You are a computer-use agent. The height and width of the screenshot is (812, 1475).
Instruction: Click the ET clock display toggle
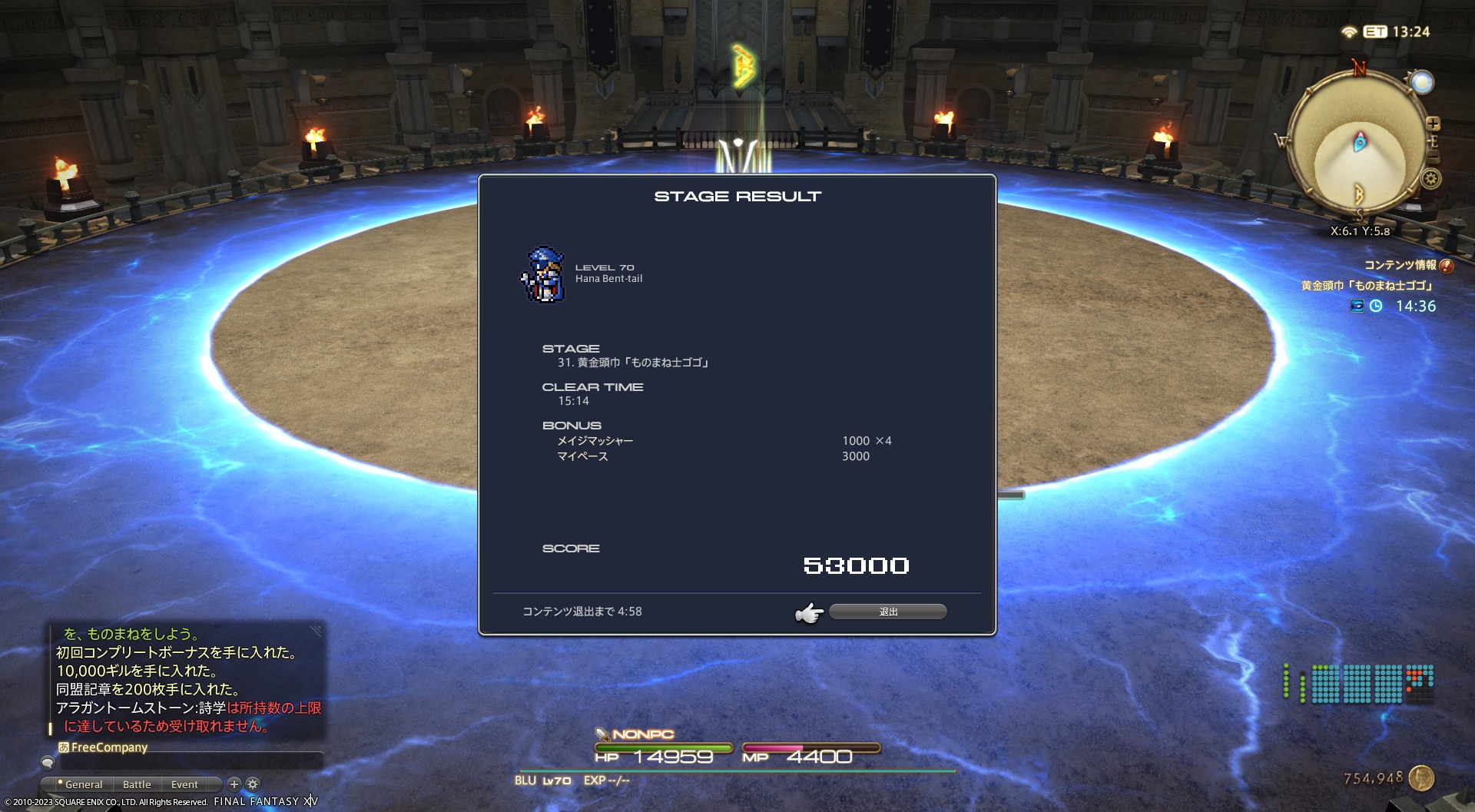(1375, 31)
